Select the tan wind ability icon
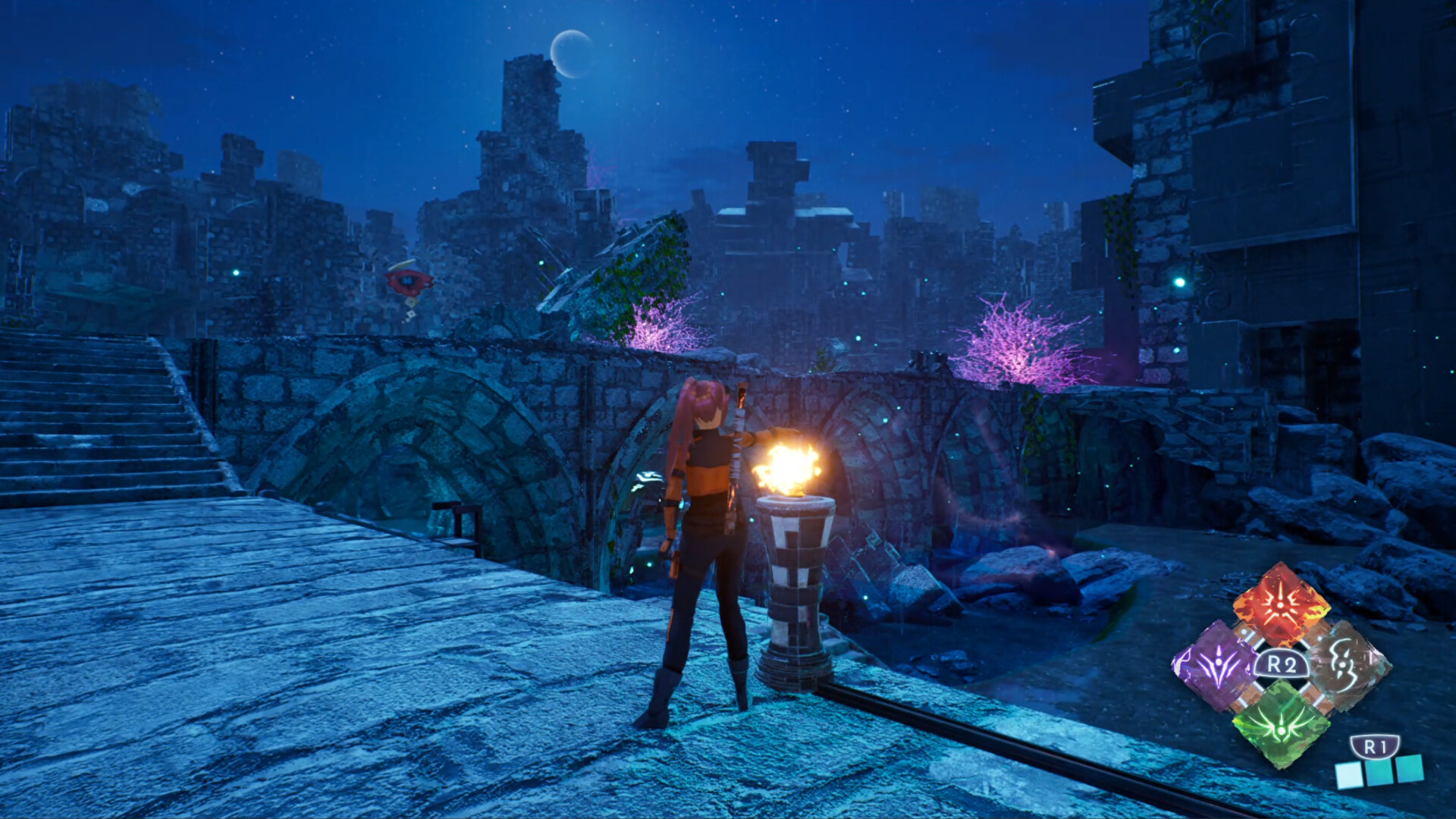The height and width of the screenshot is (819, 1456). [x=1344, y=666]
